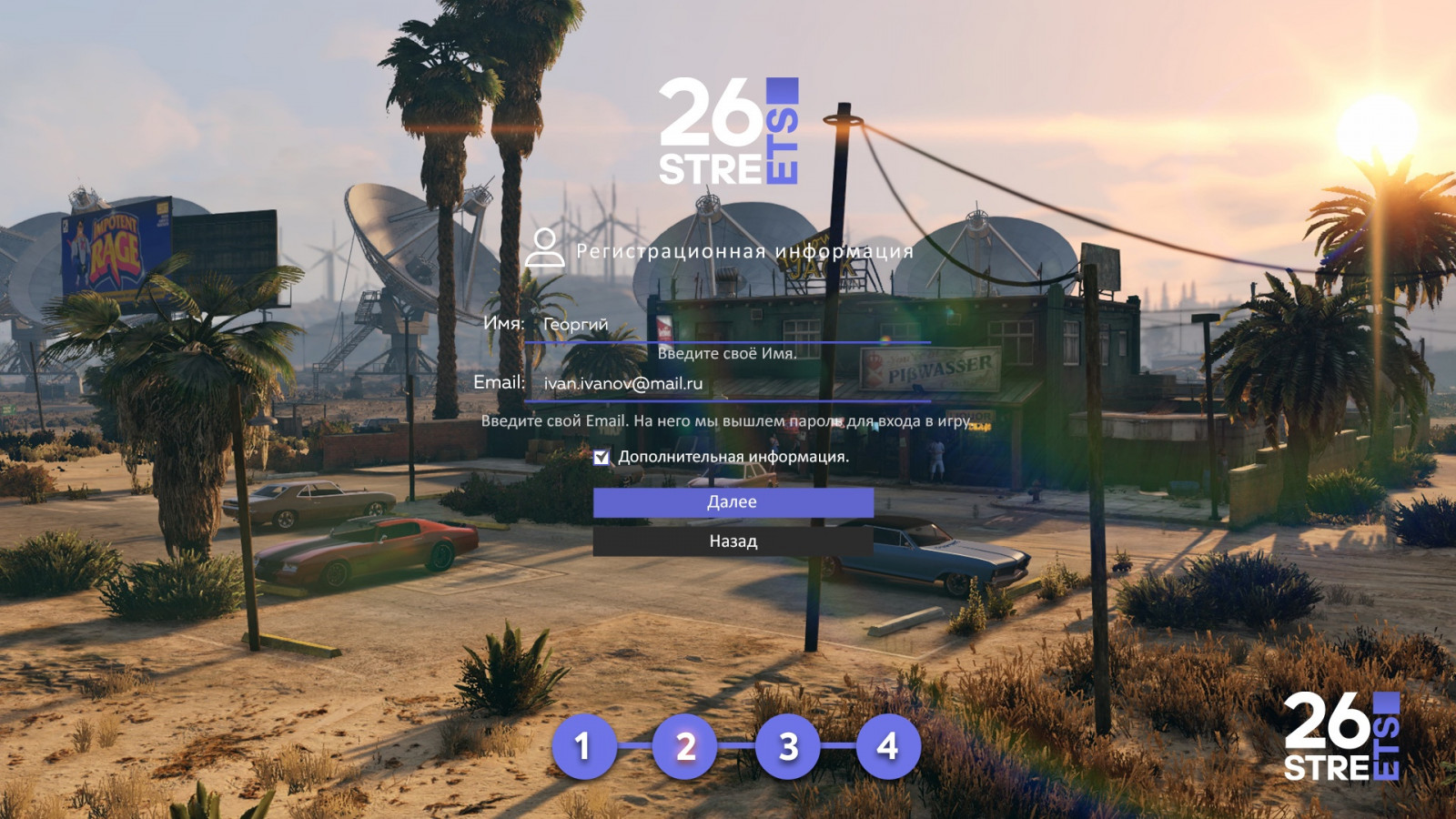Focus the Email input field
The height and width of the screenshot is (819, 1456).
[x=728, y=384]
